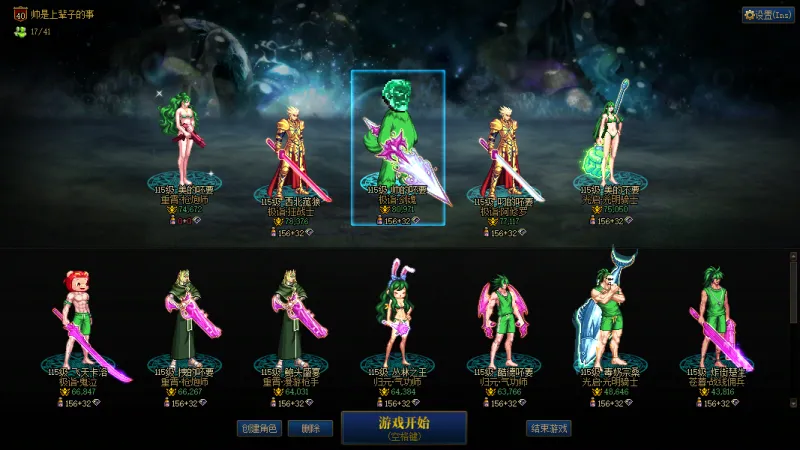
Task: Select the 重霄·漫游枪手 green-robed character
Action: (290, 310)
